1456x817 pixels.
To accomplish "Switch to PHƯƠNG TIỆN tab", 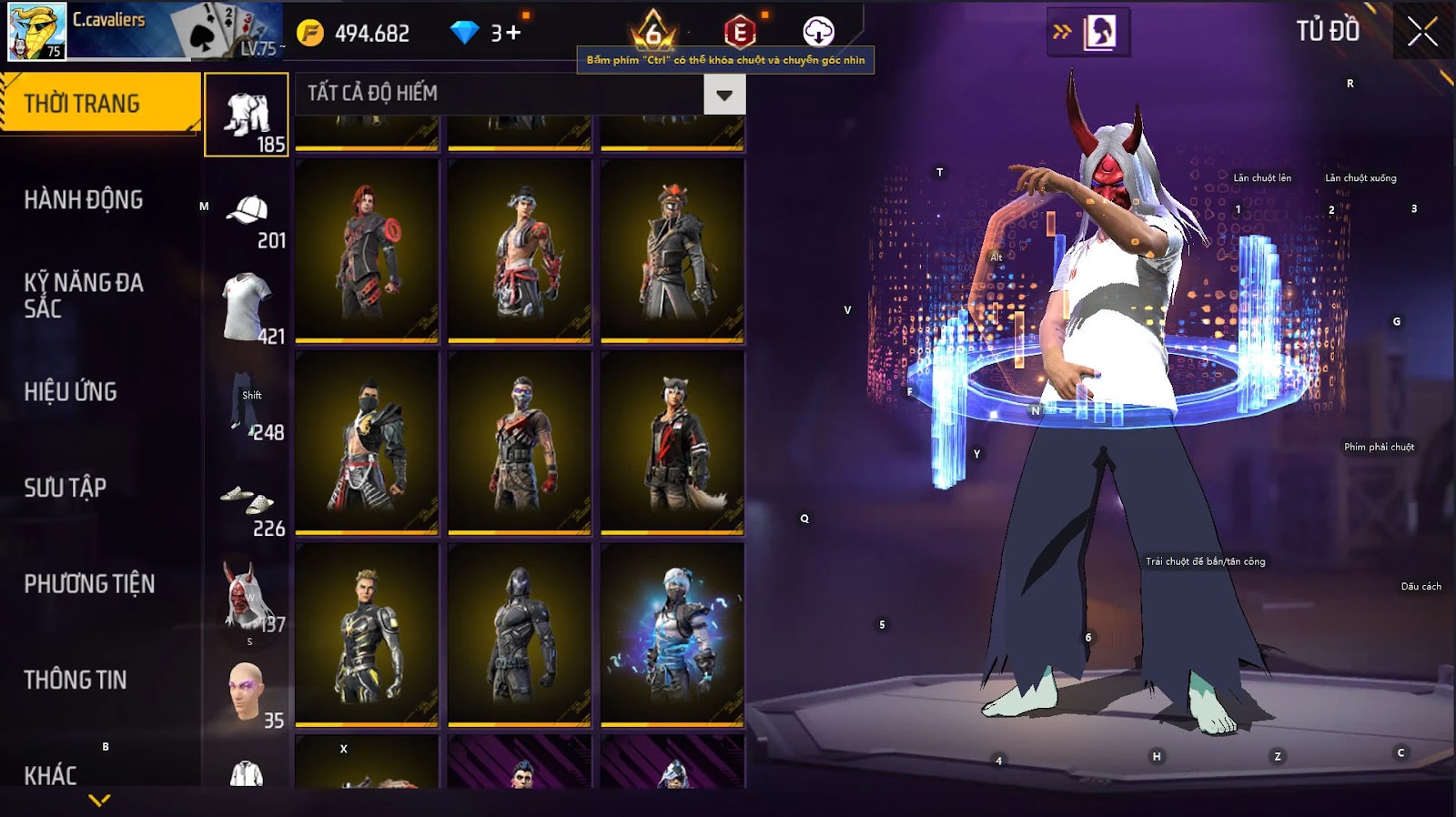I will click(x=89, y=584).
